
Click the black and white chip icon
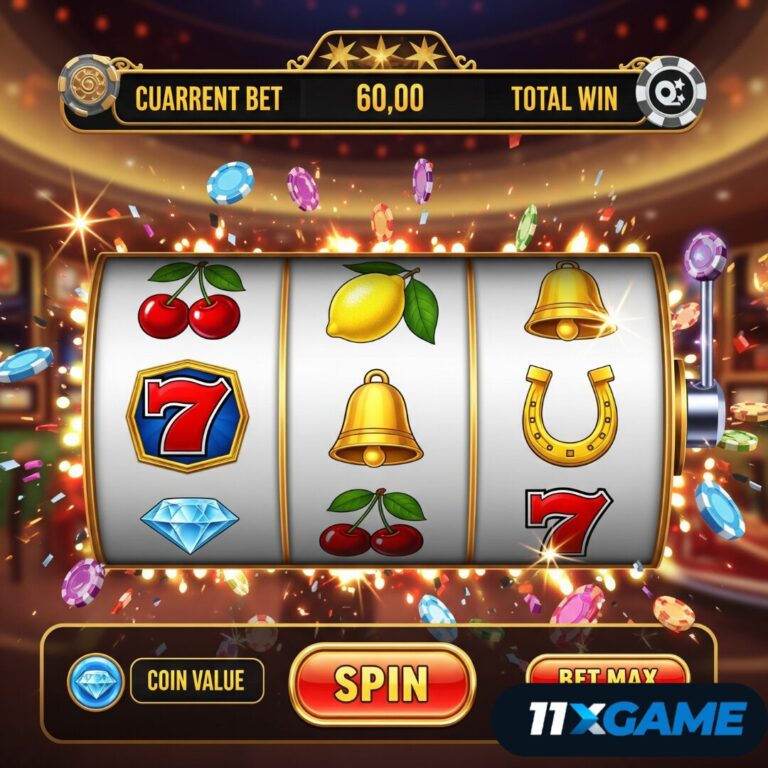[670, 91]
